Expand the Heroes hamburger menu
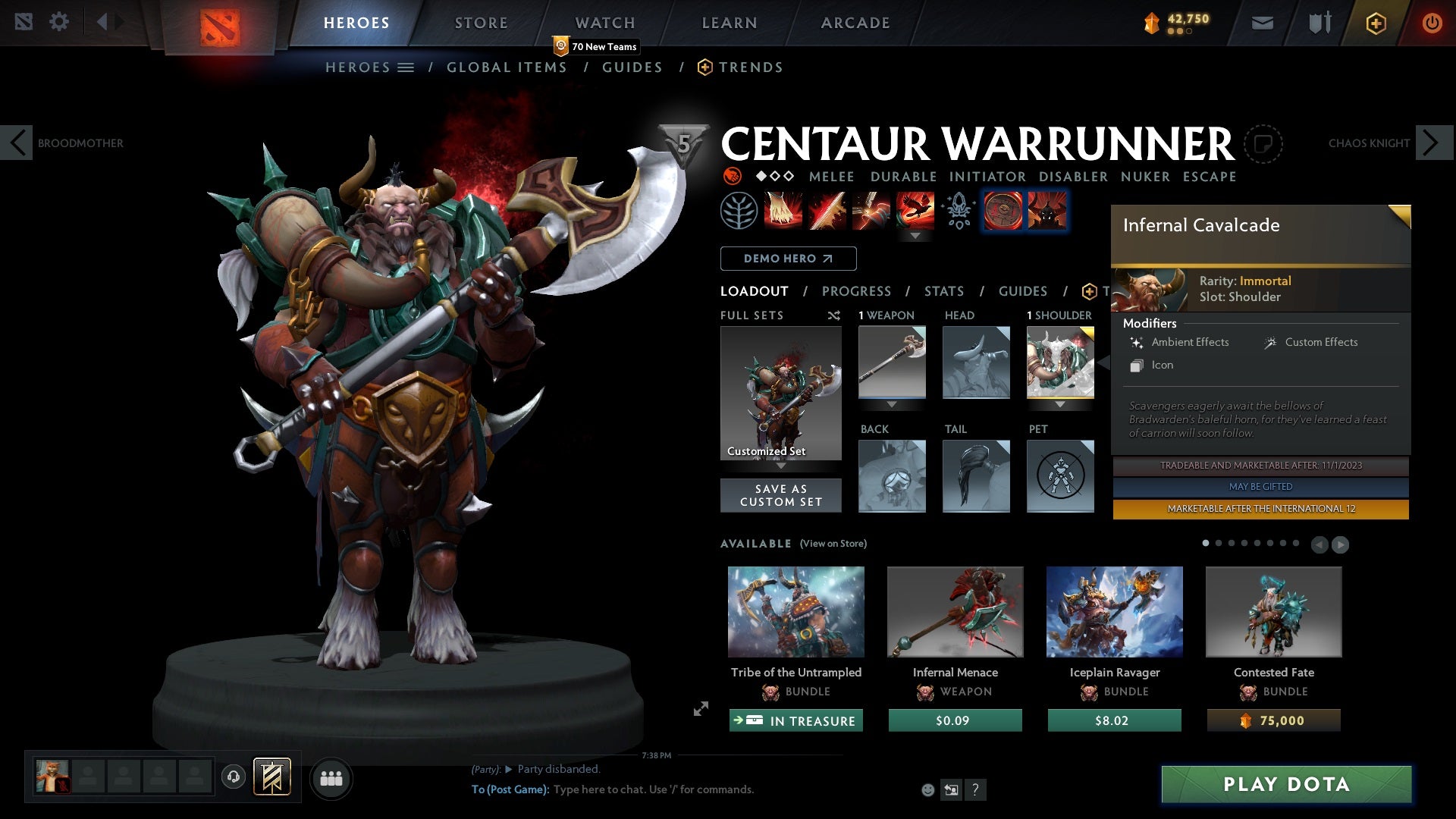1456x819 pixels. pos(406,67)
